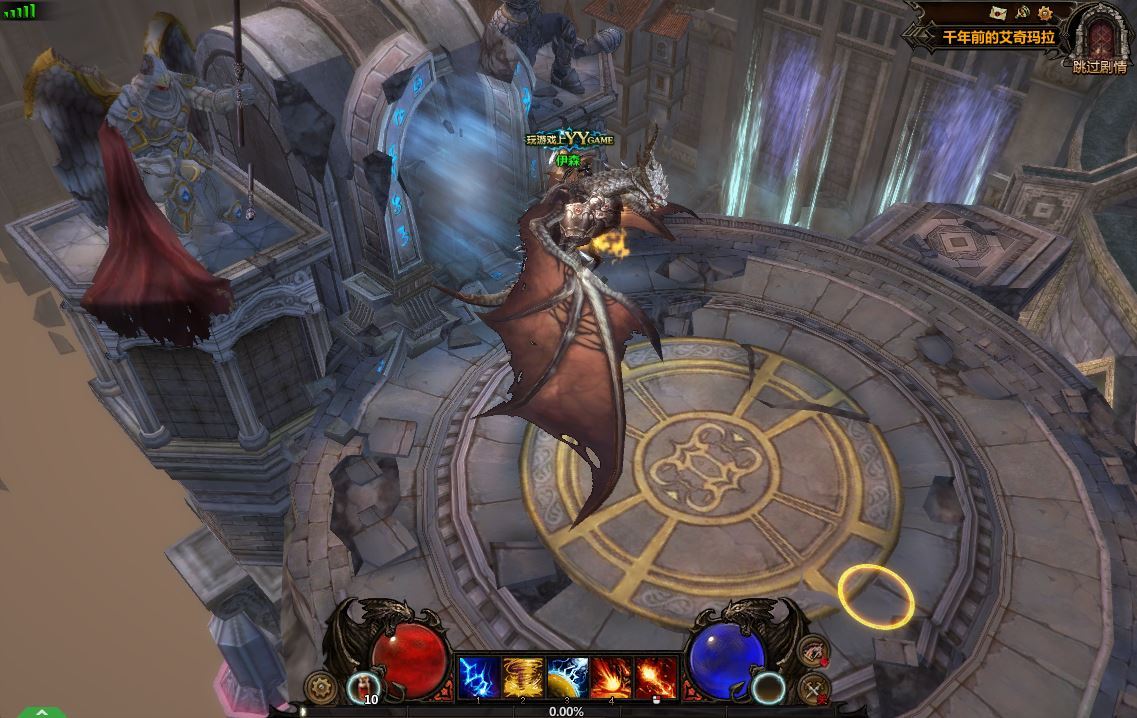1137x718 pixels.
Task: Click the crossed swords round button
Action: click(814, 688)
